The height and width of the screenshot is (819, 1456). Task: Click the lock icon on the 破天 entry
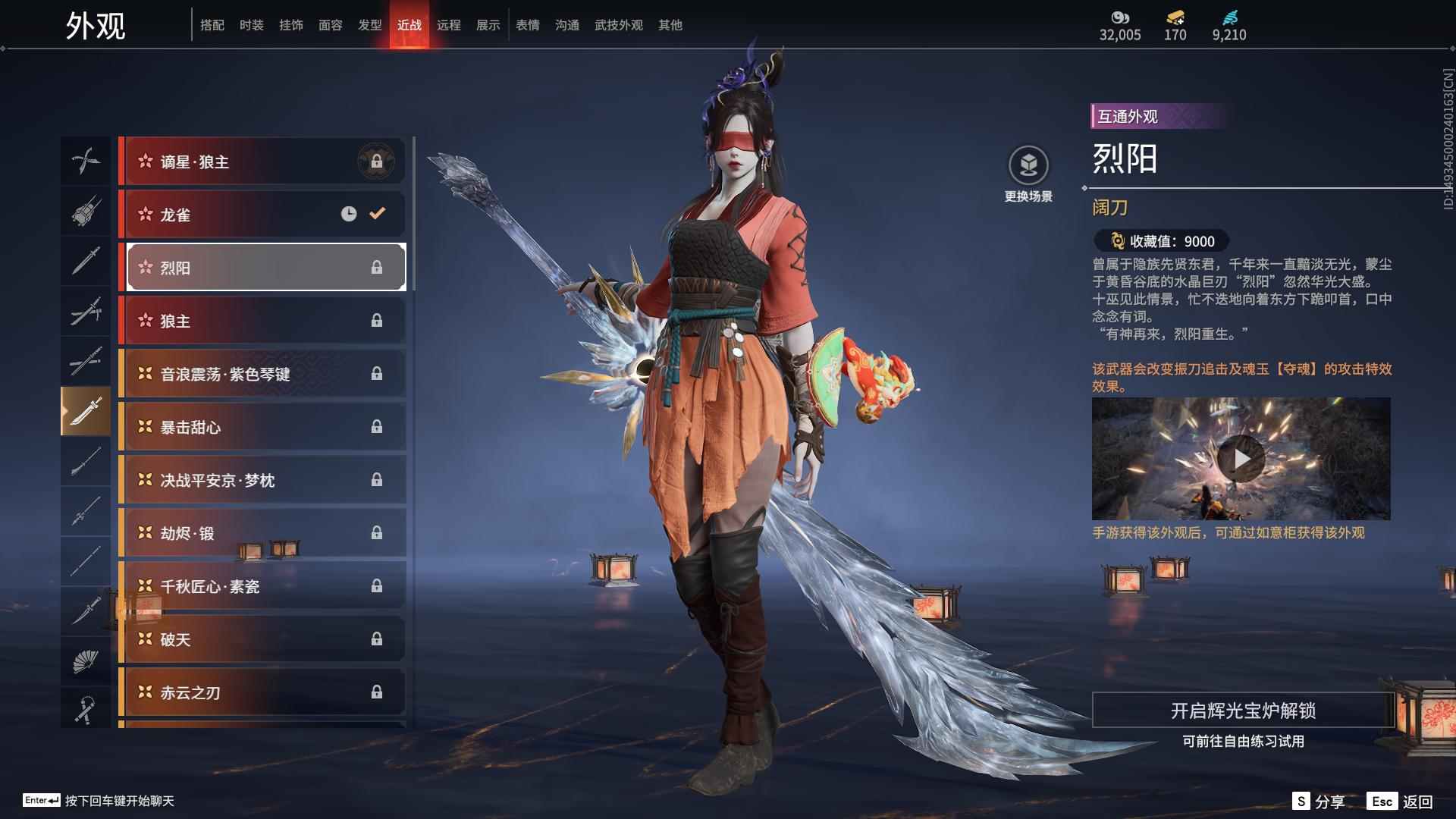[x=378, y=639]
